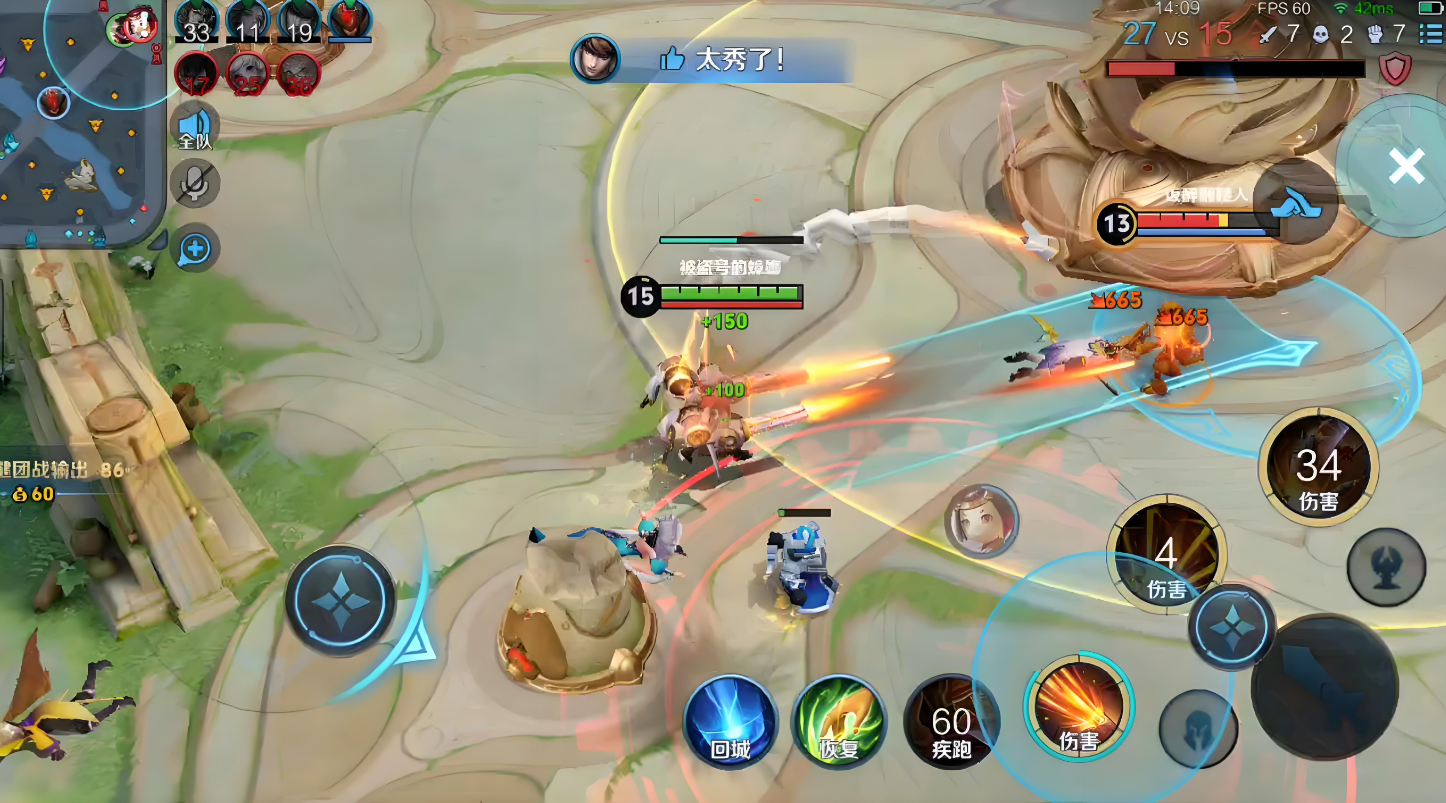Target the enemy hero portrait shortcut
The image size is (1446, 803).
(981, 520)
